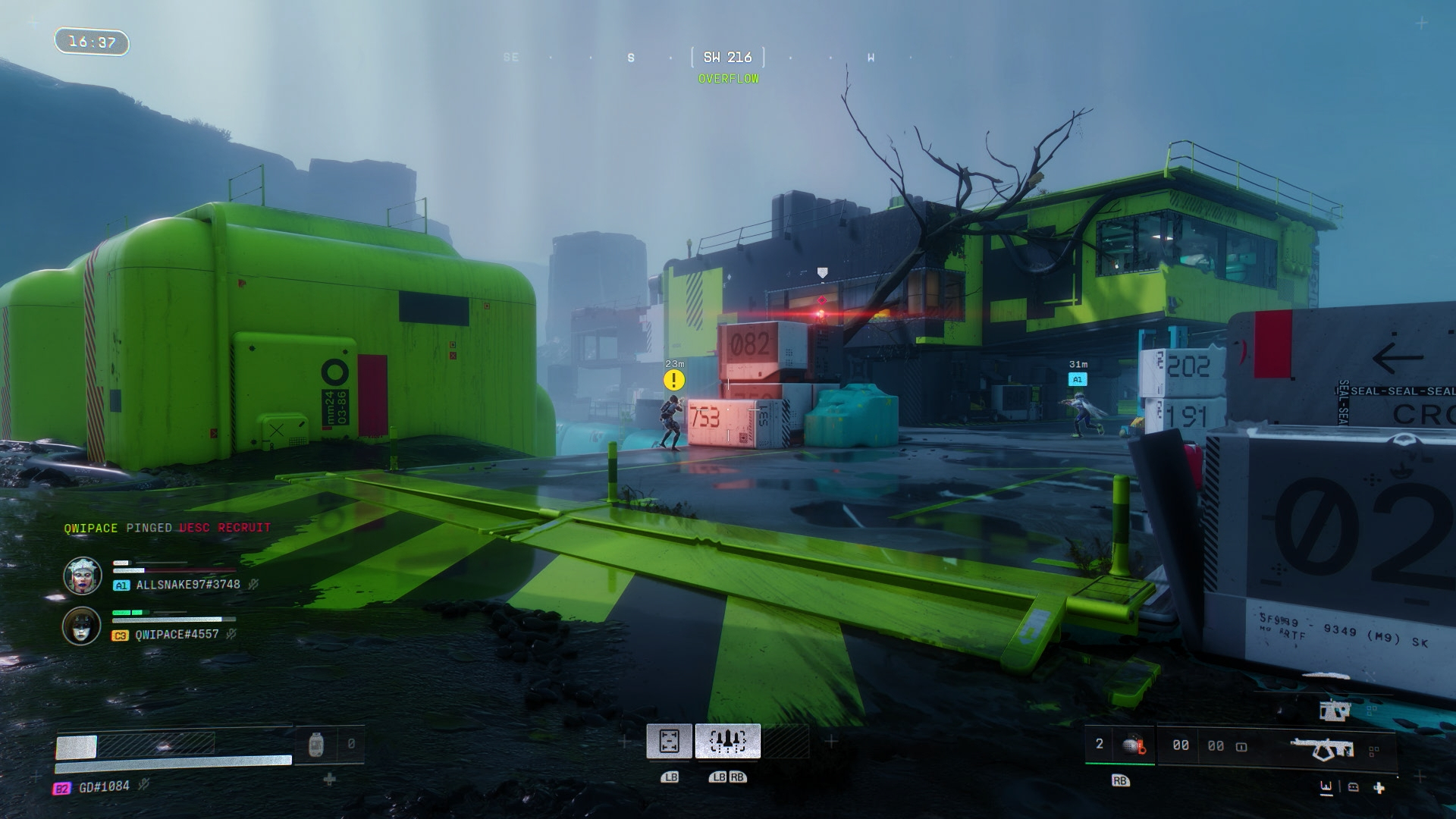Select the shield consumable slot beside the health bar
The height and width of the screenshot is (819, 1456).
[317, 745]
